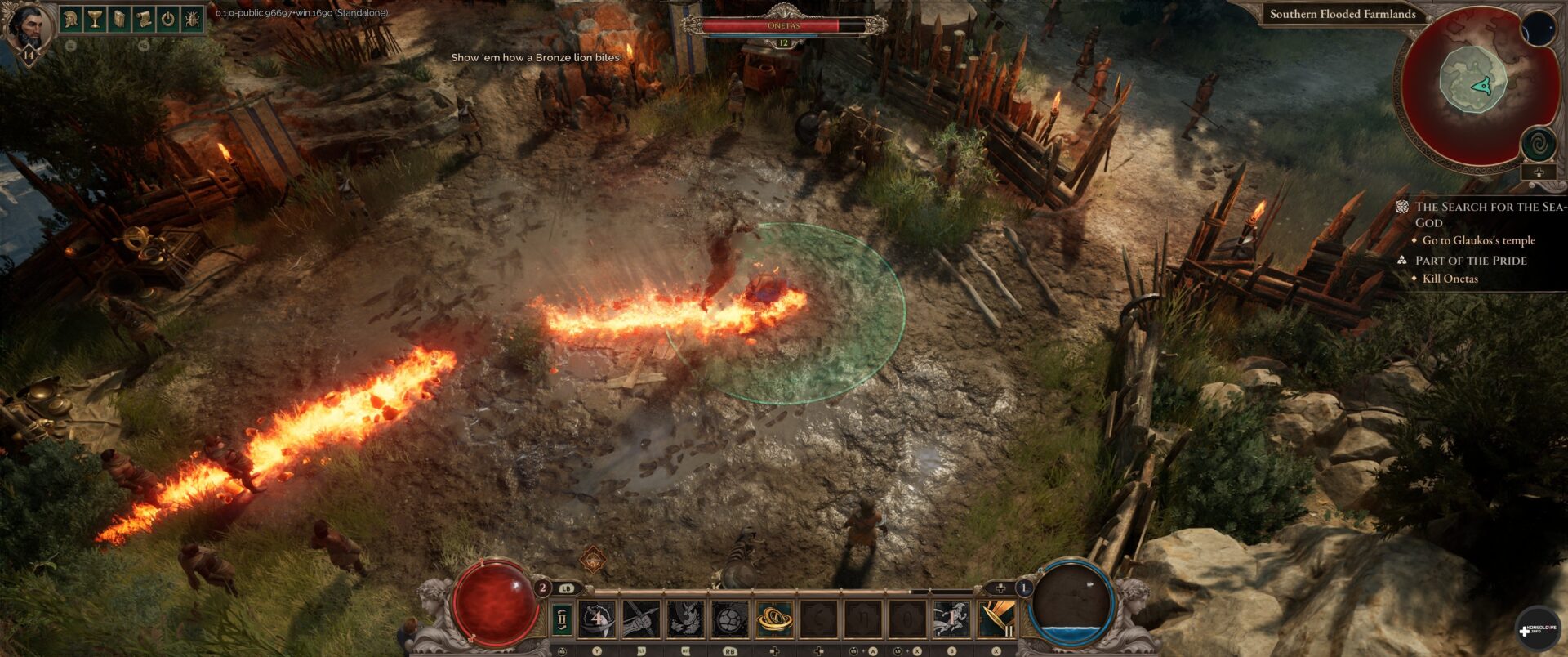Click the golden chalice menu icon
Viewport: 1568px width, 657px height.
[95, 19]
